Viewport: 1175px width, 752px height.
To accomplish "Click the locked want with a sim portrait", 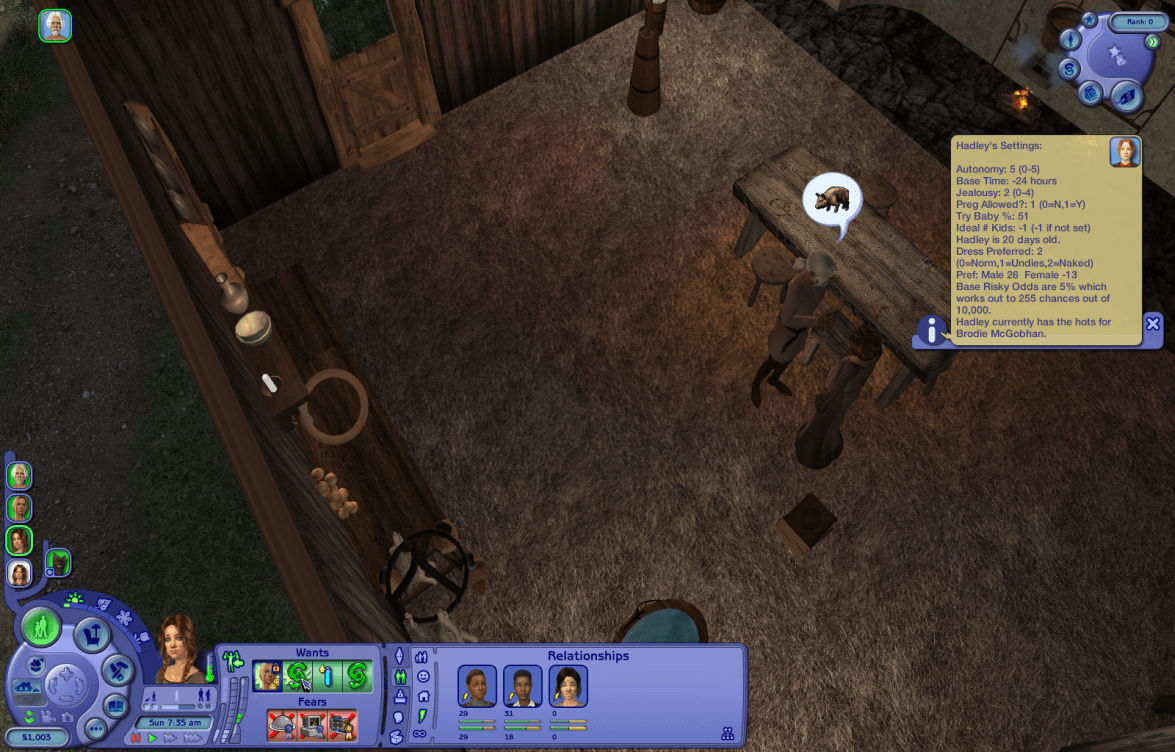I will (x=267, y=677).
